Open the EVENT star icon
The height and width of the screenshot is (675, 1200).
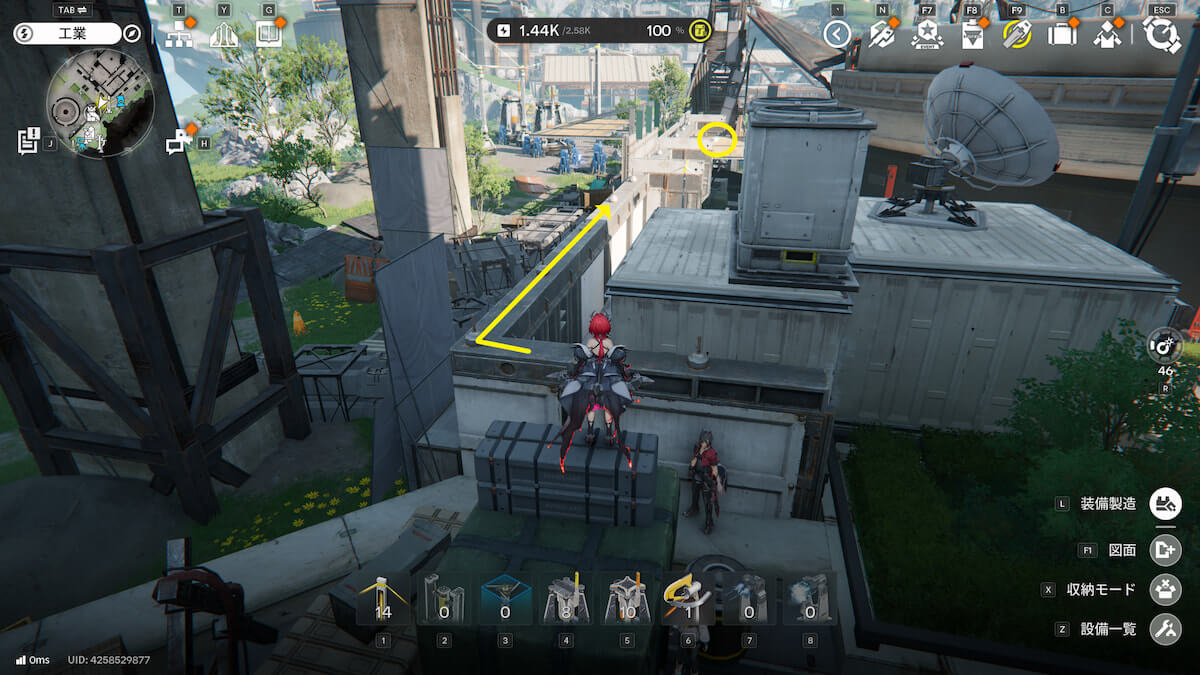point(927,35)
